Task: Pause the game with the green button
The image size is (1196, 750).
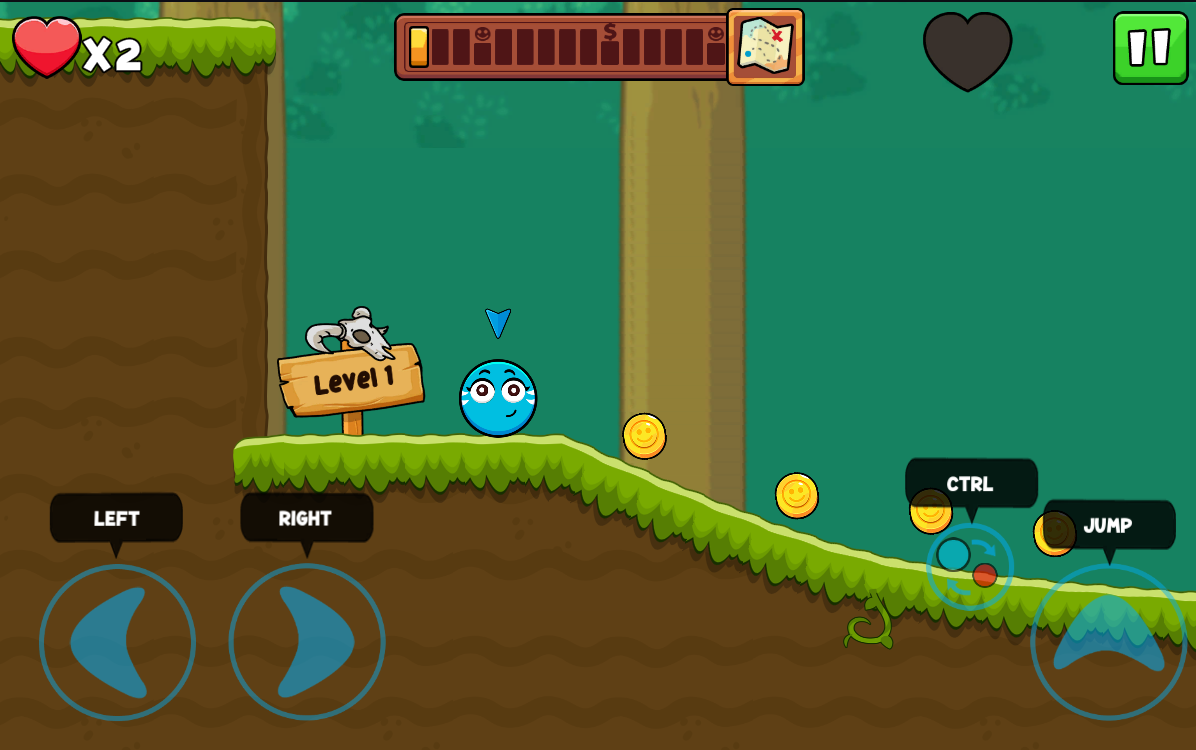Action: (x=1150, y=48)
